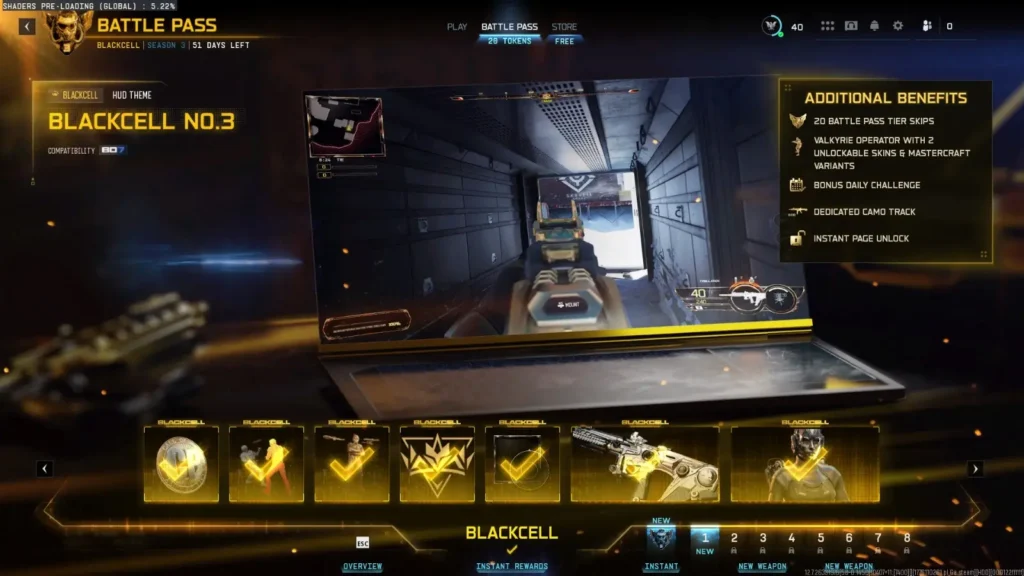Select the Battle Pass tab
The height and width of the screenshot is (576, 1024).
[x=510, y=27]
